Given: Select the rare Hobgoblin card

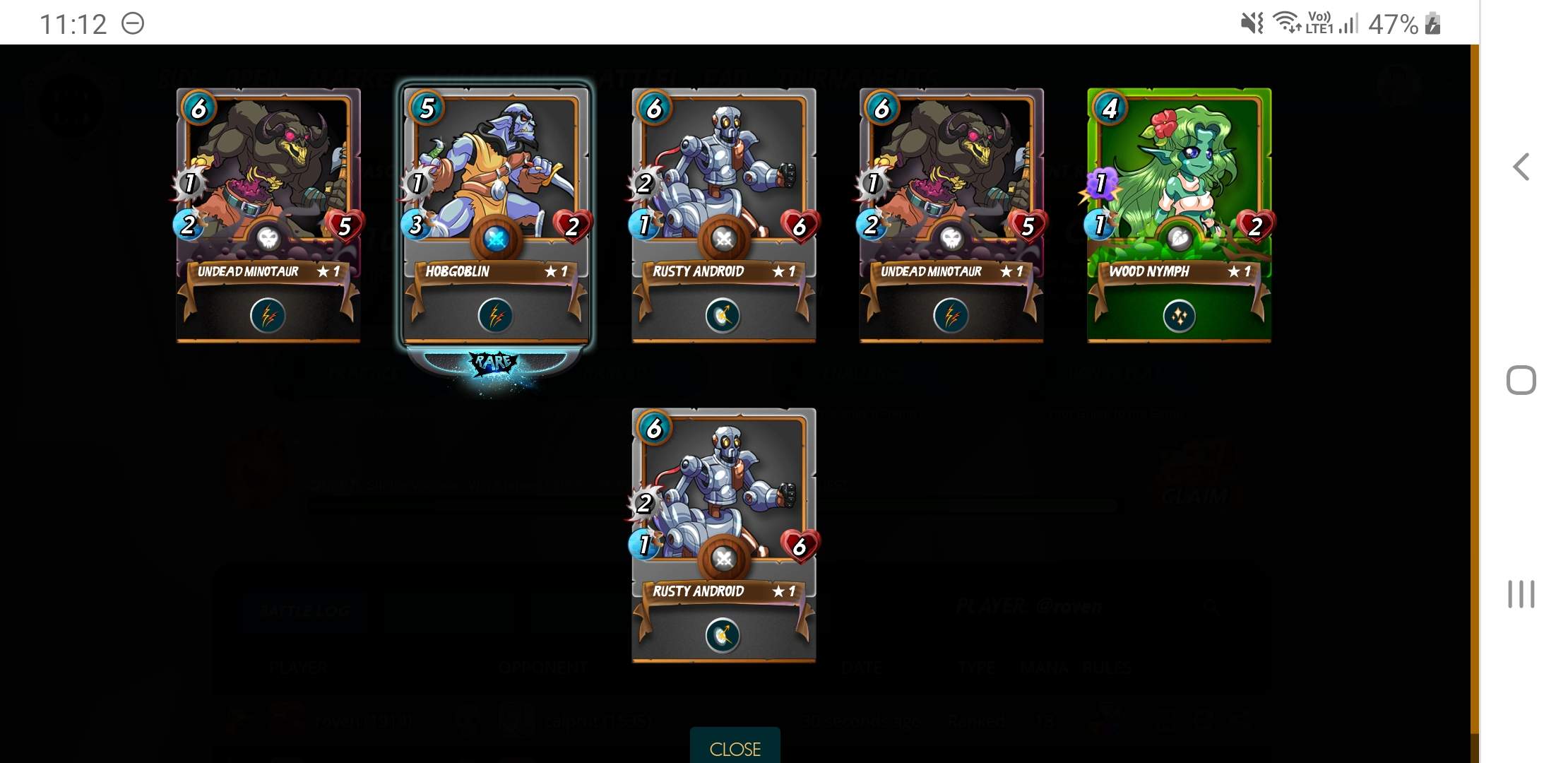Looking at the screenshot, I should [x=496, y=212].
